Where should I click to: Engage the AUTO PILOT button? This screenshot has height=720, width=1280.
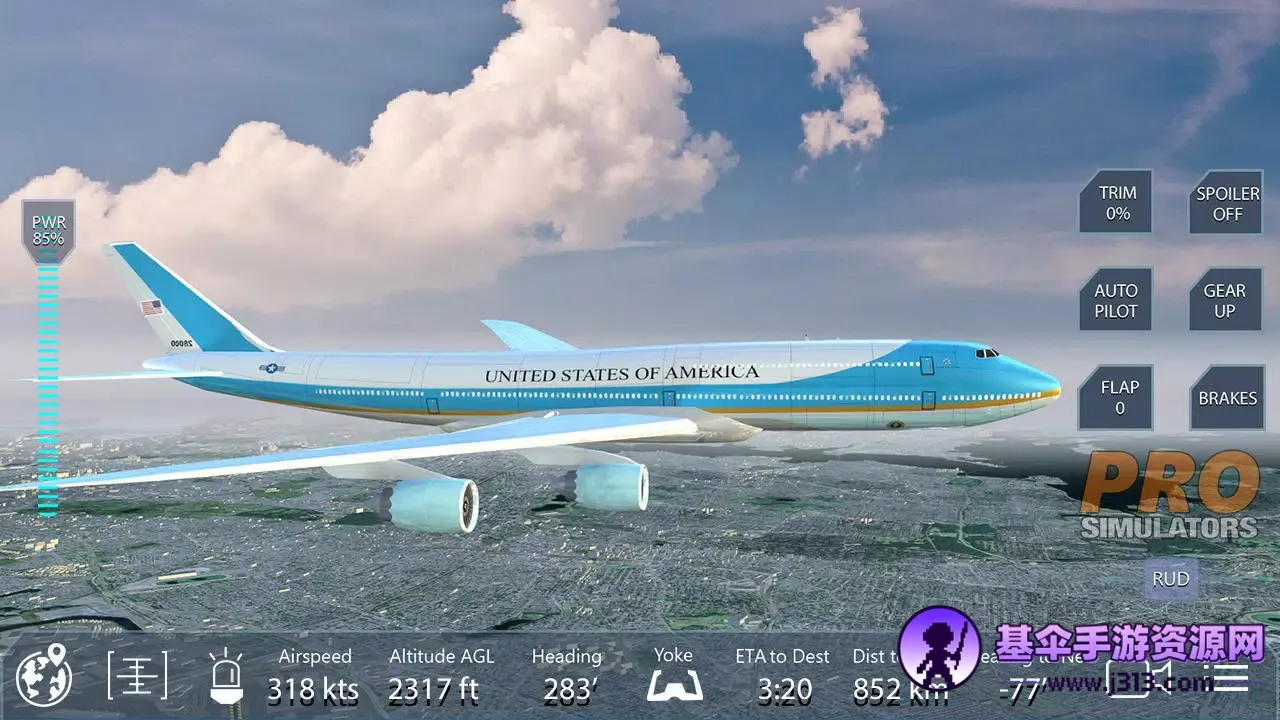pyautogui.click(x=1116, y=300)
